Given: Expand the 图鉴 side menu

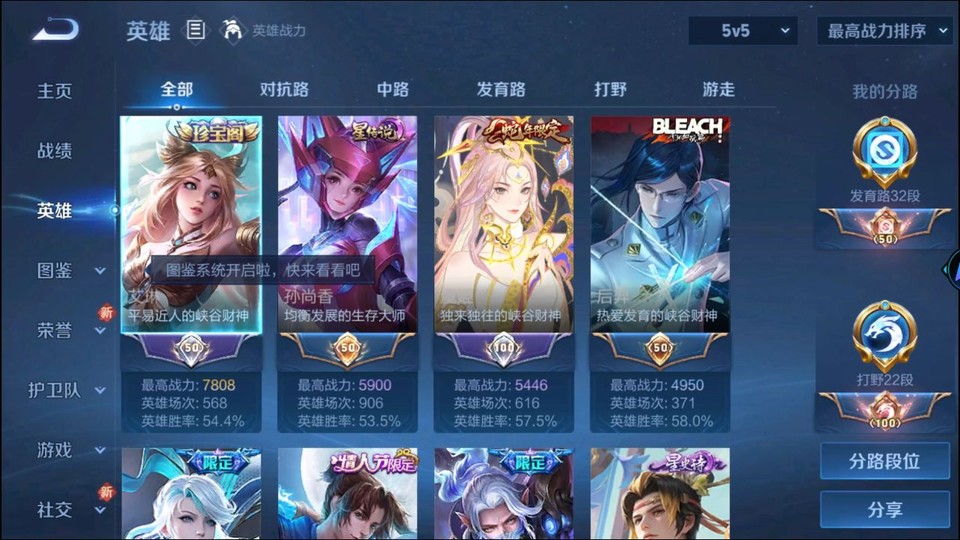Looking at the screenshot, I should pos(70,270).
